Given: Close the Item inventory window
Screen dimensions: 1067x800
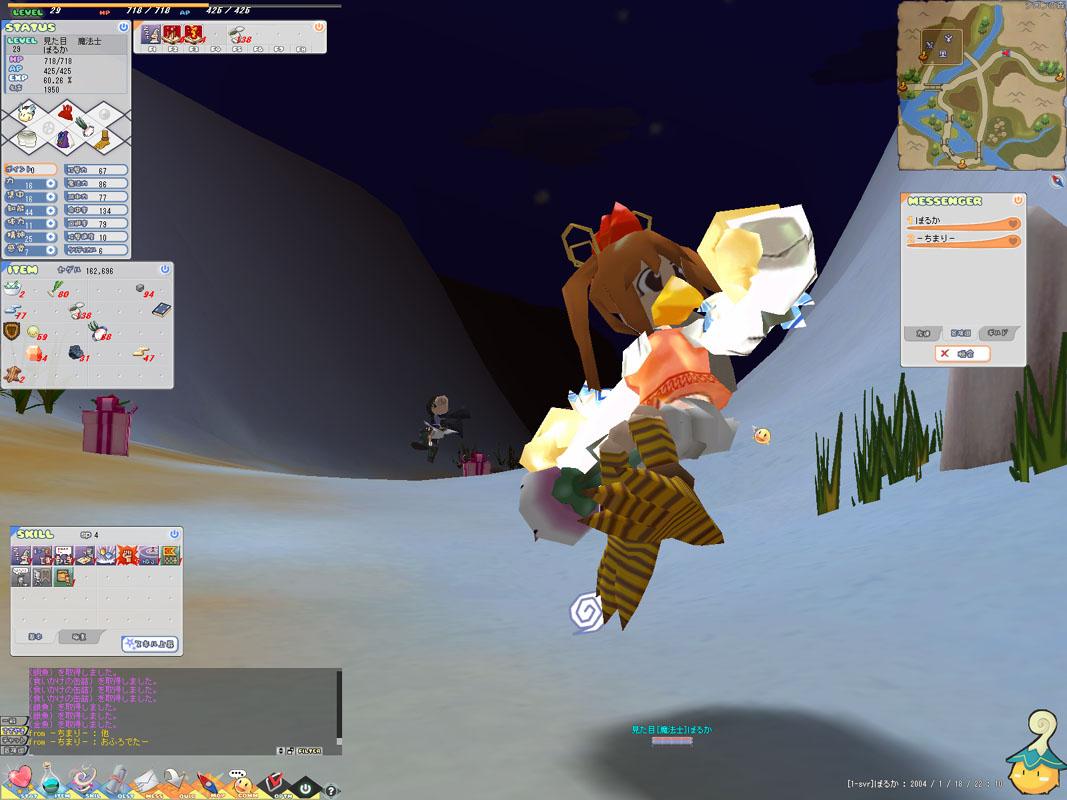Looking at the screenshot, I should [x=165, y=270].
